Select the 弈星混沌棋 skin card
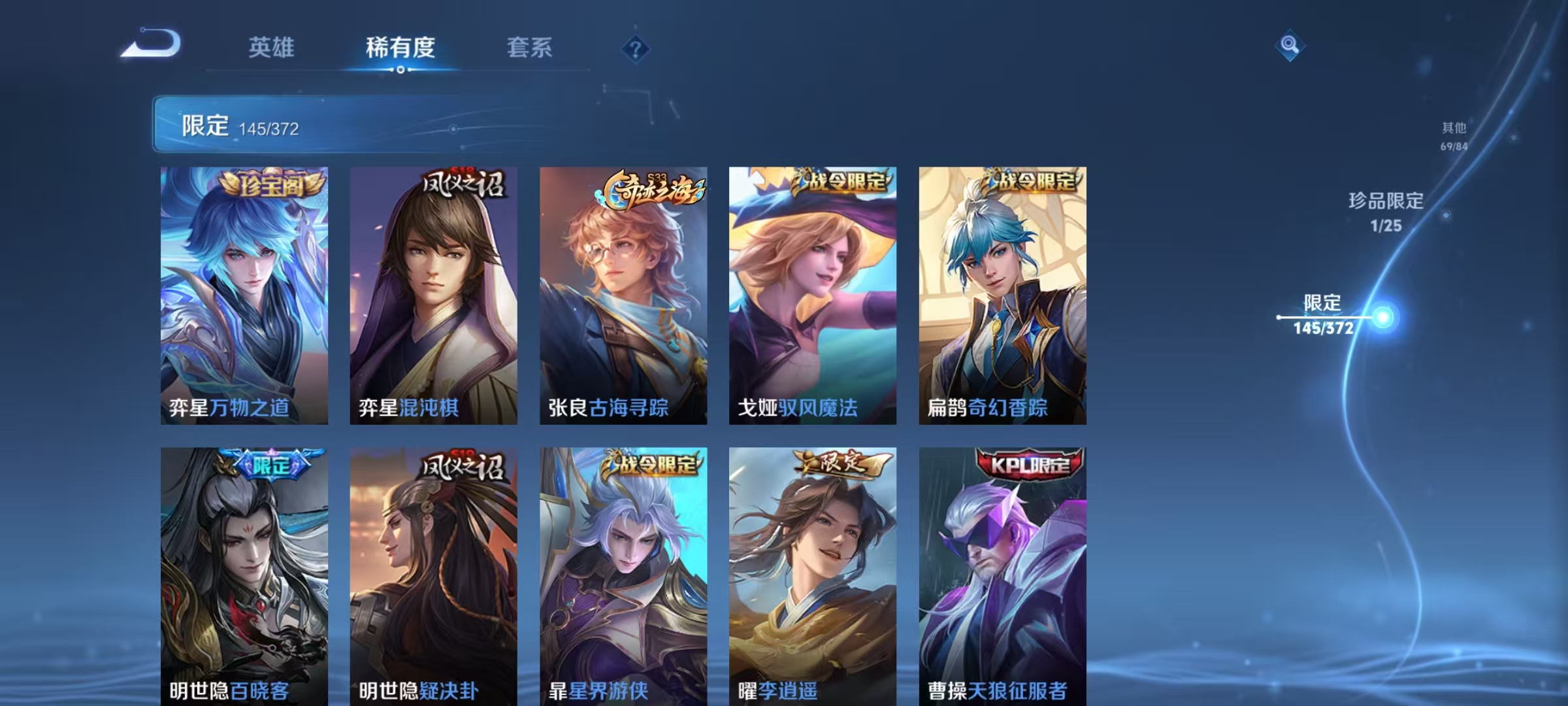Image resolution: width=1568 pixels, height=706 pixels. coord(432,294)
